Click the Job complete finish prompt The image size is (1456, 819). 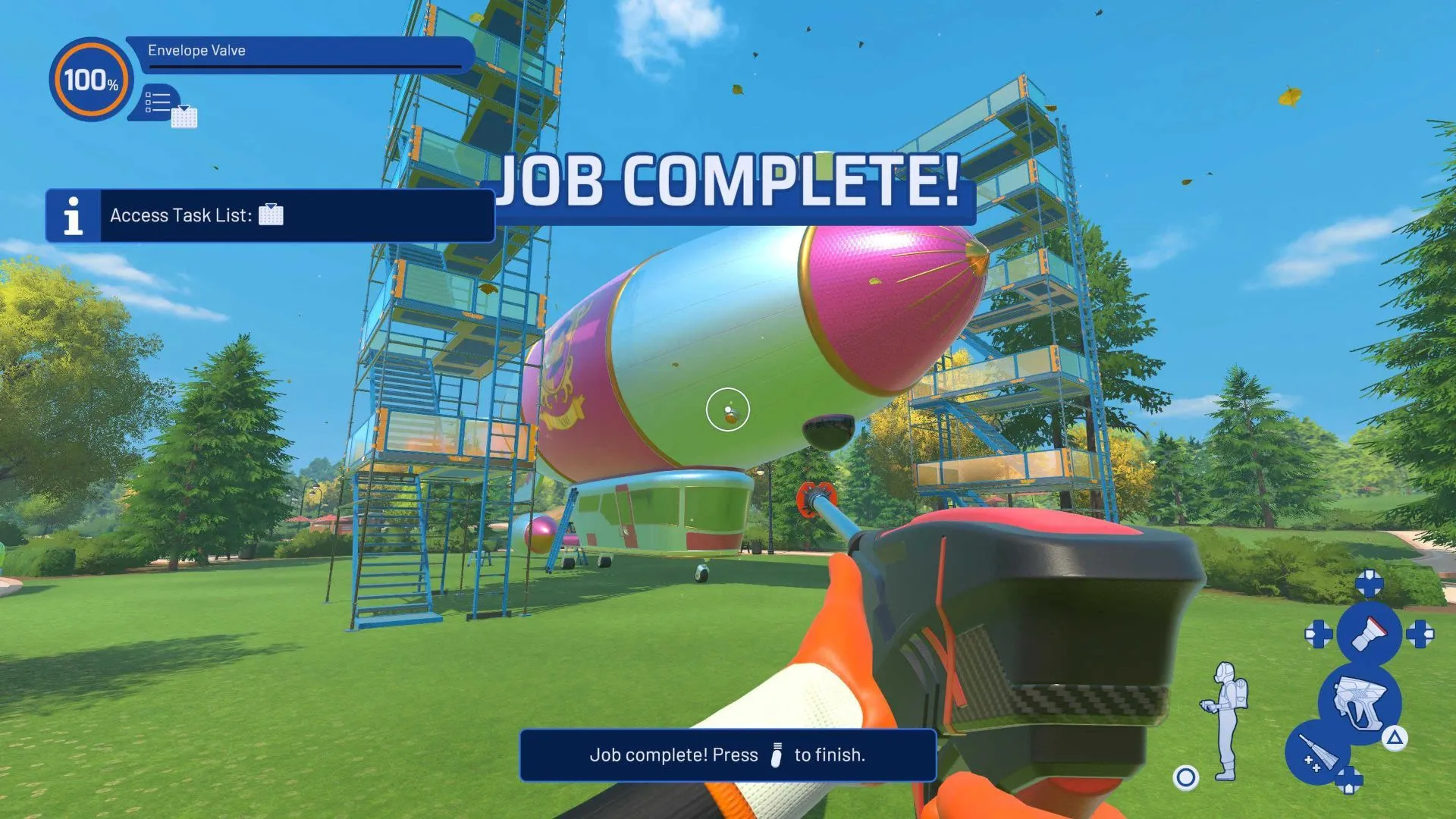726,755
